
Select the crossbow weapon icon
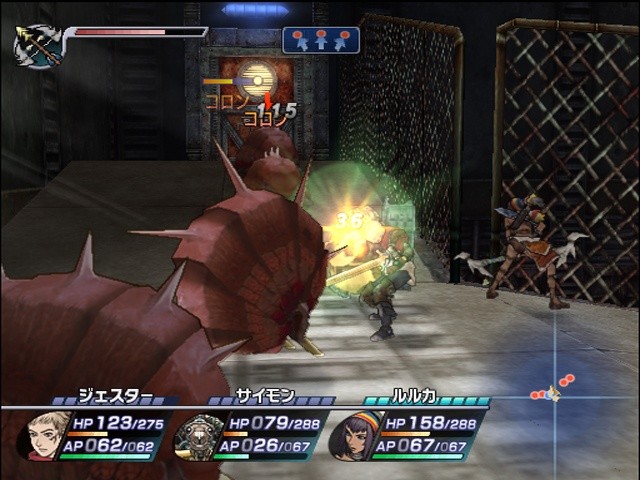point(39,45)
